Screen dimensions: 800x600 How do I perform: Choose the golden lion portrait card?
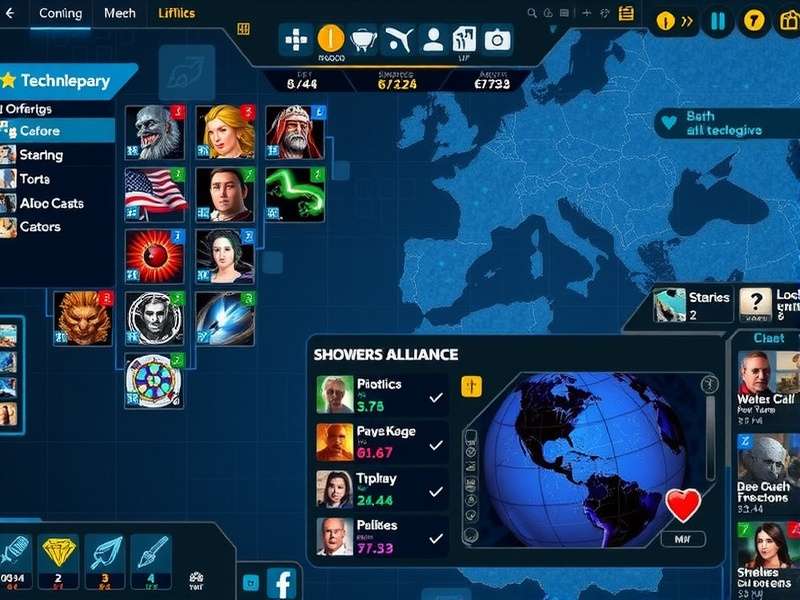coord(82,318)
